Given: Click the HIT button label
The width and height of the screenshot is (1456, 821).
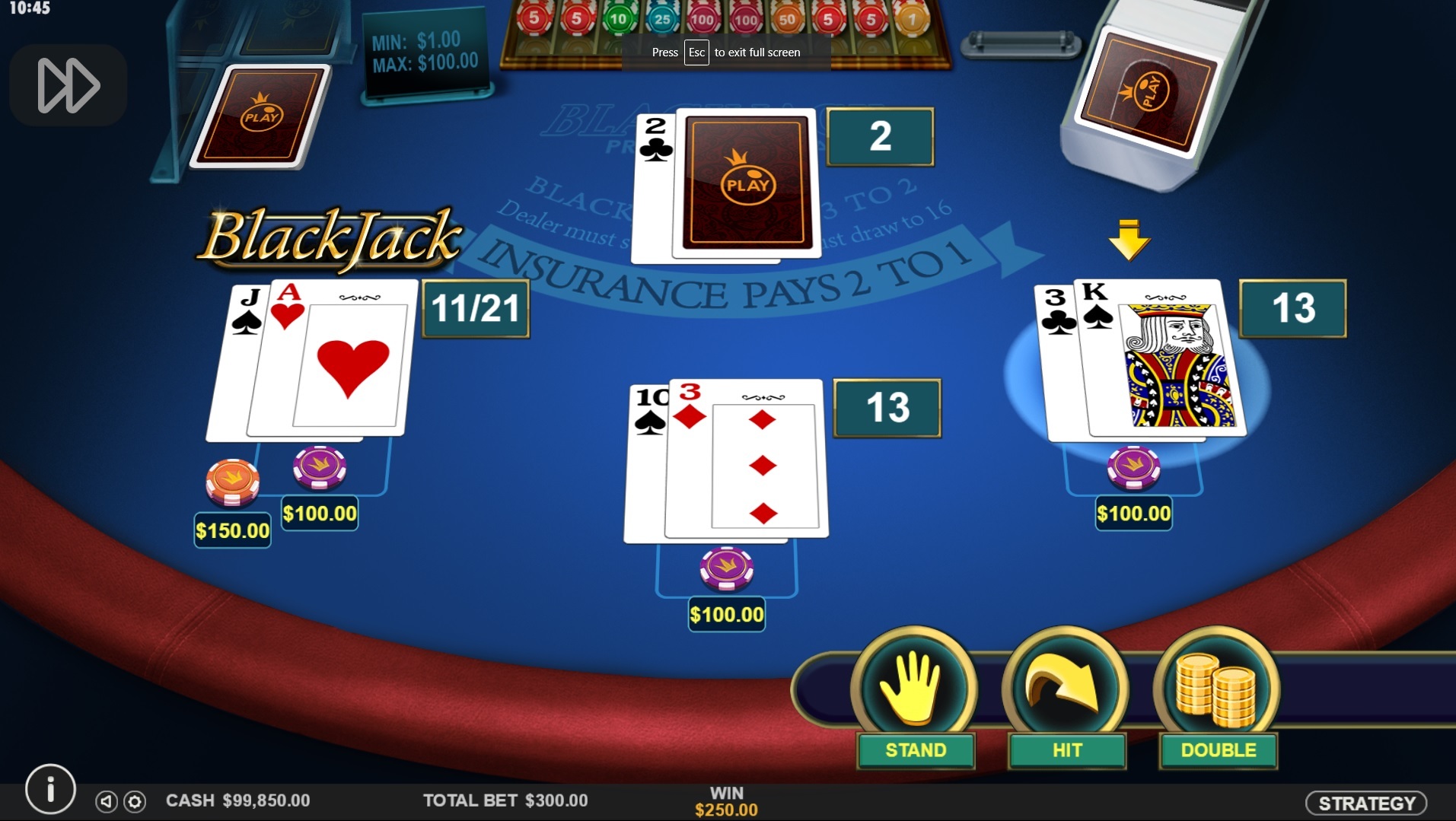Looking at the screenshot, I should tap(1066, 750).
